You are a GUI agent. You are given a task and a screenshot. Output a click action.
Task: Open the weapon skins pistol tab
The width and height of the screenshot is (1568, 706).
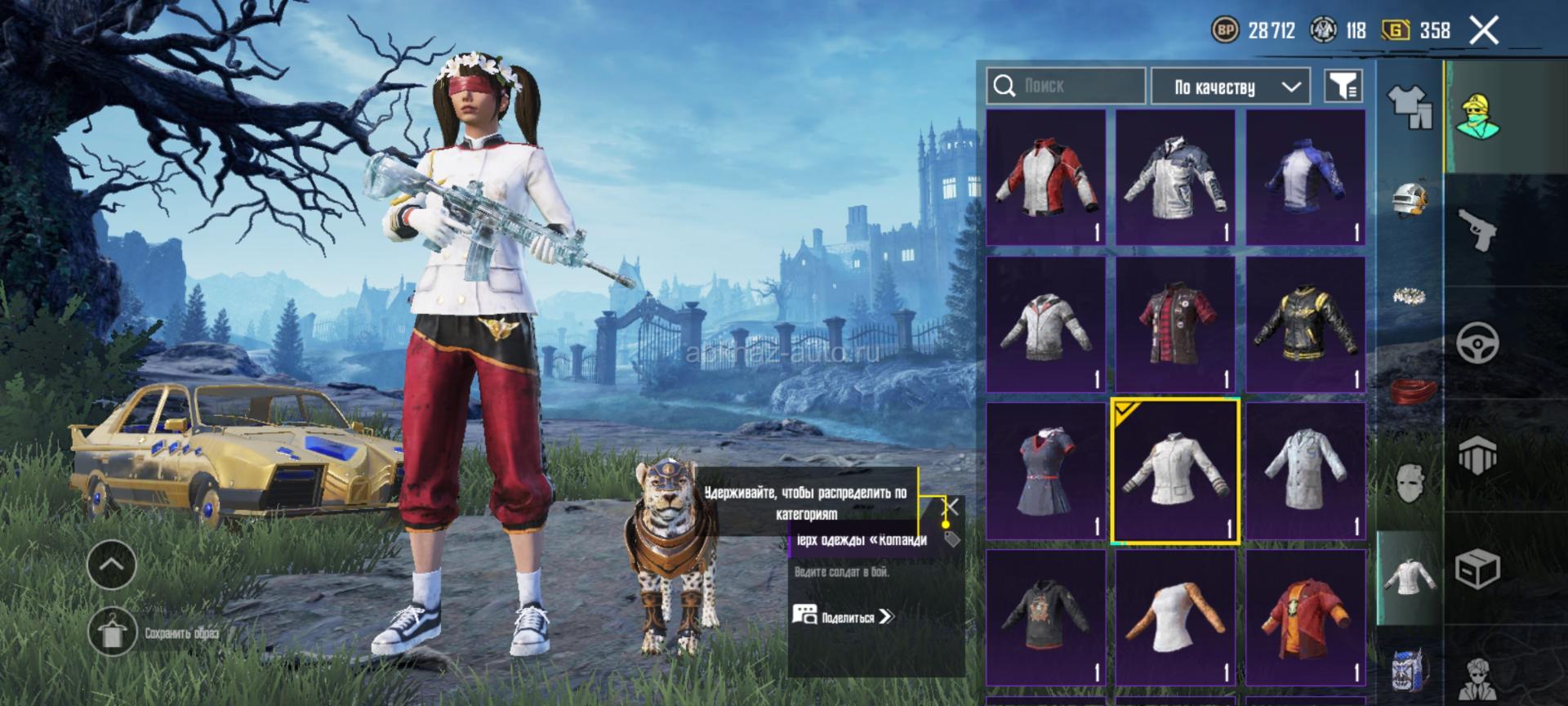tap(1478, 230)
